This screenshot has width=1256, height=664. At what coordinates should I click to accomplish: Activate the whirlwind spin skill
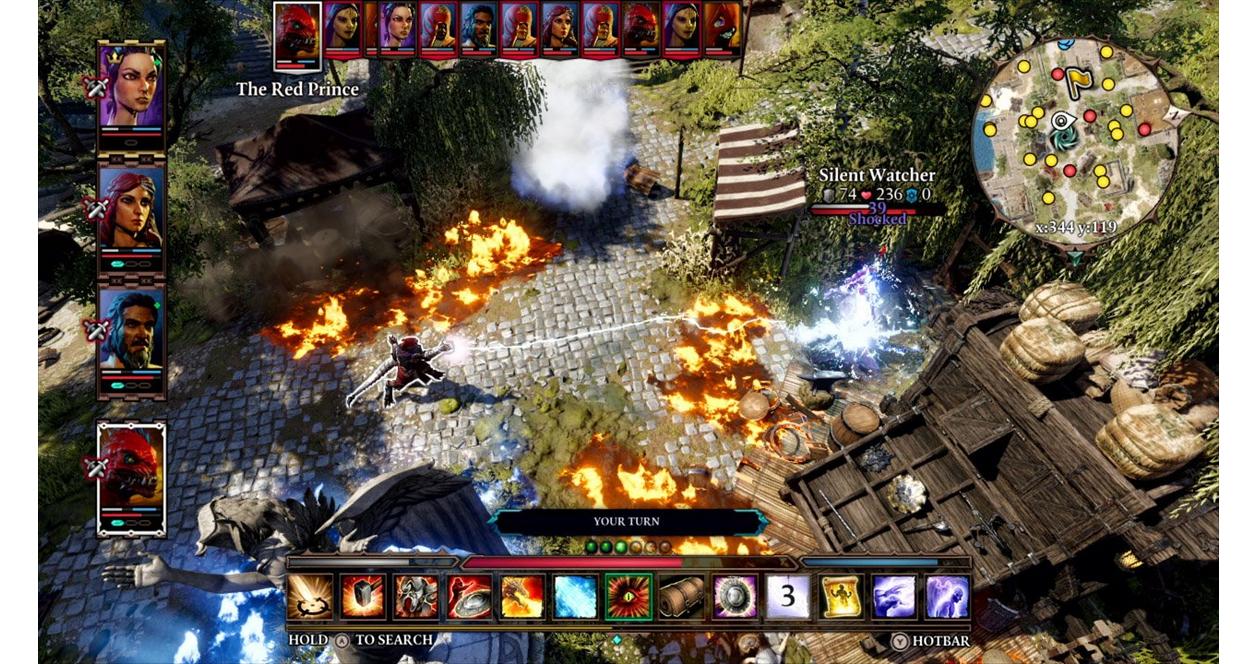pos(309,596)
